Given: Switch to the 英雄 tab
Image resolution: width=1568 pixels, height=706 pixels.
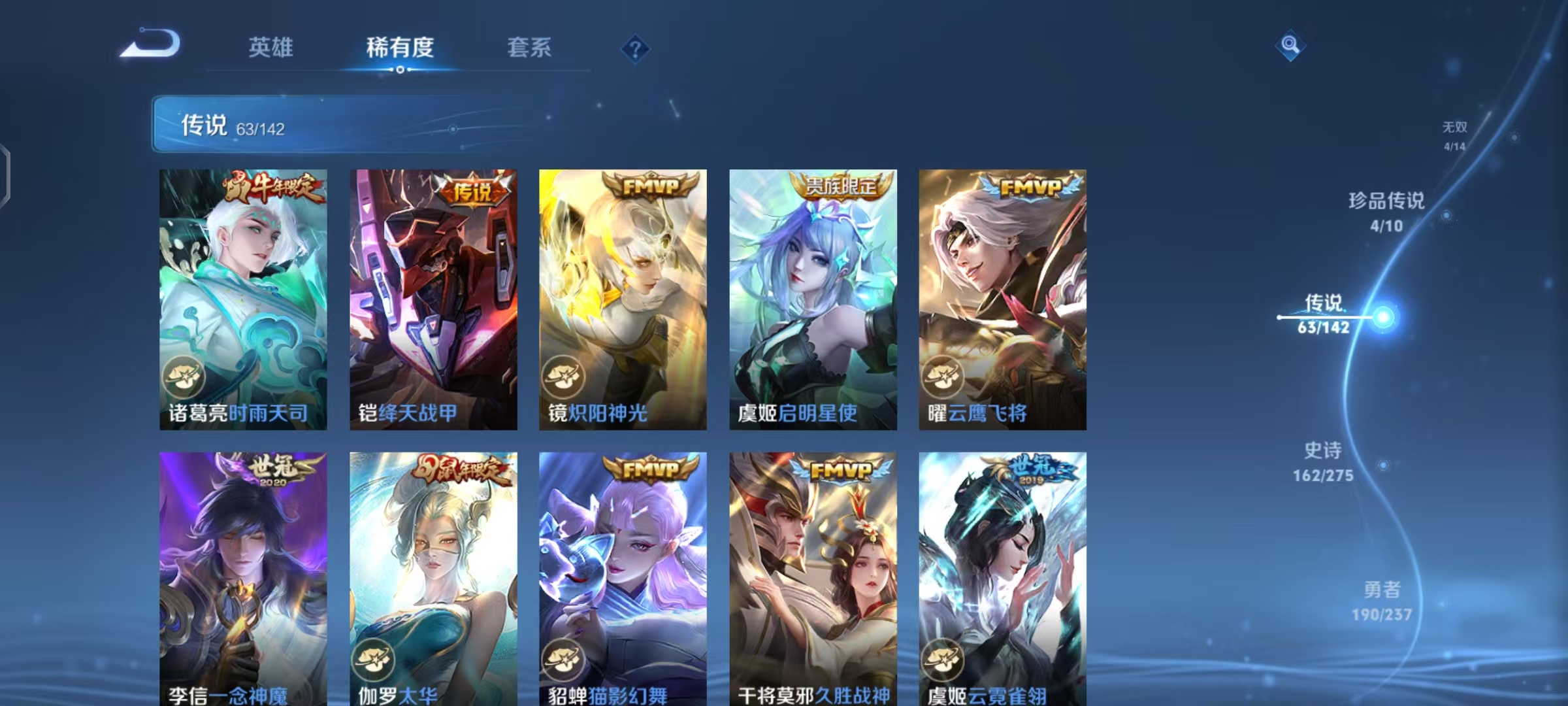Looking at the screenshot, I should [x=271, y=47].
